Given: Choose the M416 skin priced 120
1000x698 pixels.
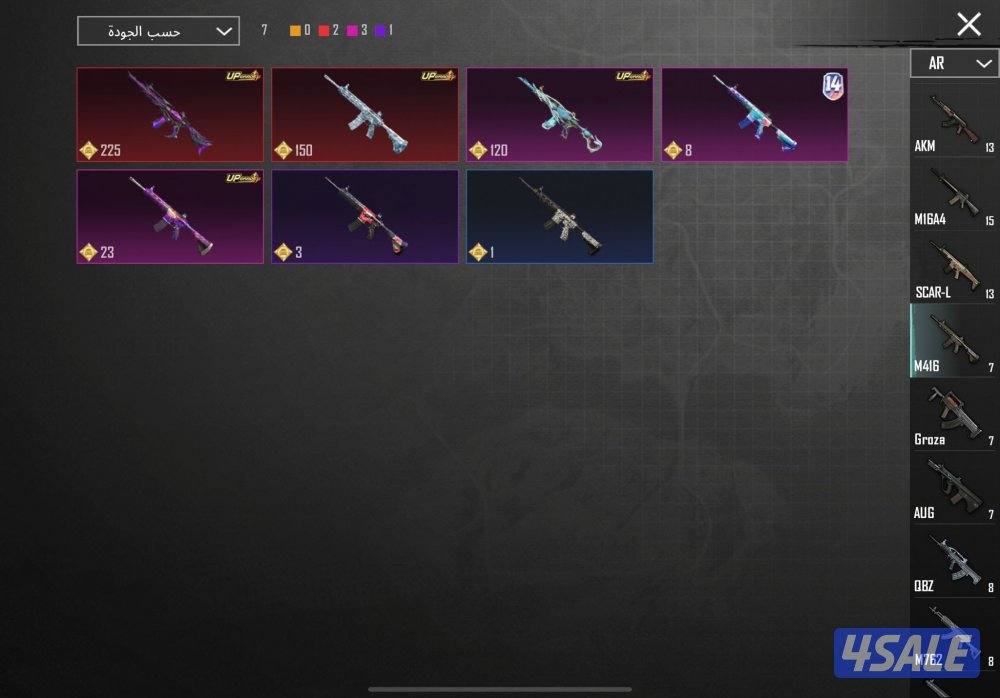Looking at the screenshot, I should 559,114.
